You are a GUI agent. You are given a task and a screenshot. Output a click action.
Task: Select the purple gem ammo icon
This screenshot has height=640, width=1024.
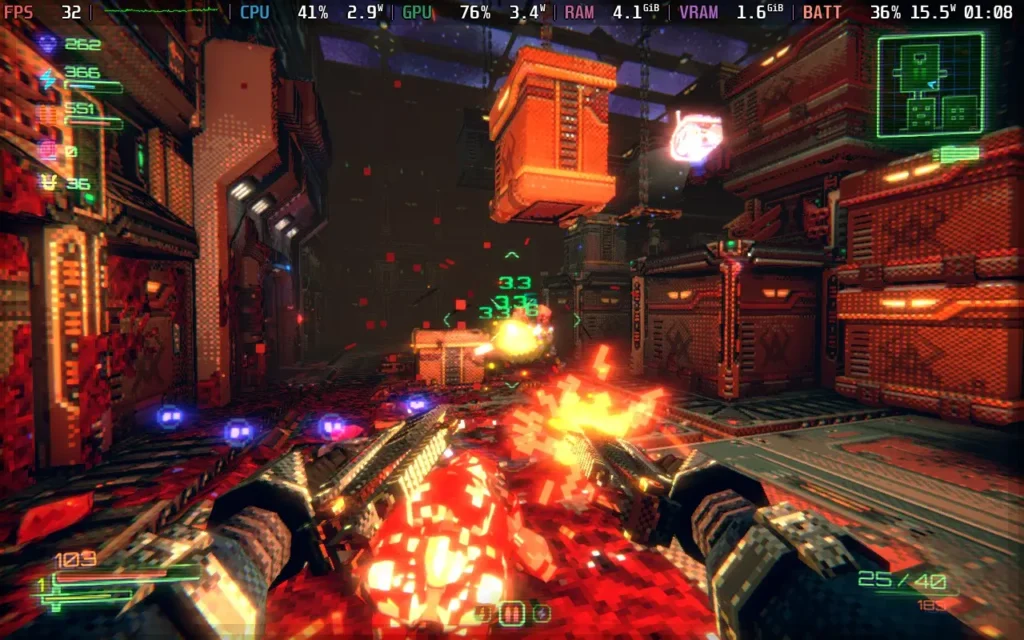[47, 44]
